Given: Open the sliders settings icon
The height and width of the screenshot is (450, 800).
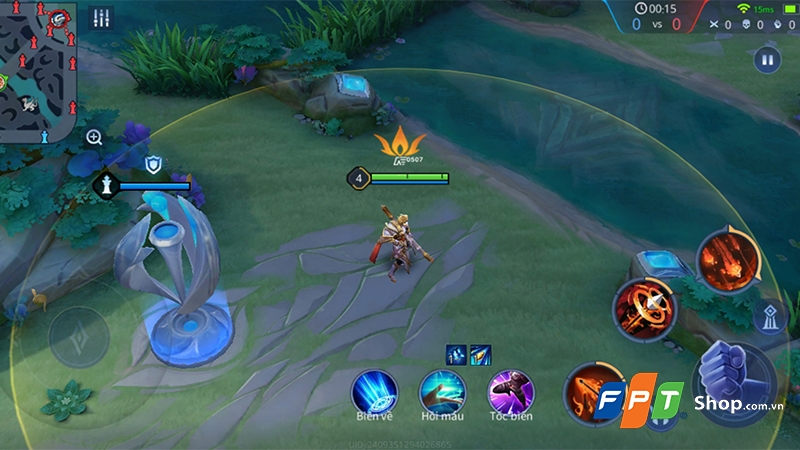Looking at the screenshot, I should pyautogui.click(x=101, y=18).
